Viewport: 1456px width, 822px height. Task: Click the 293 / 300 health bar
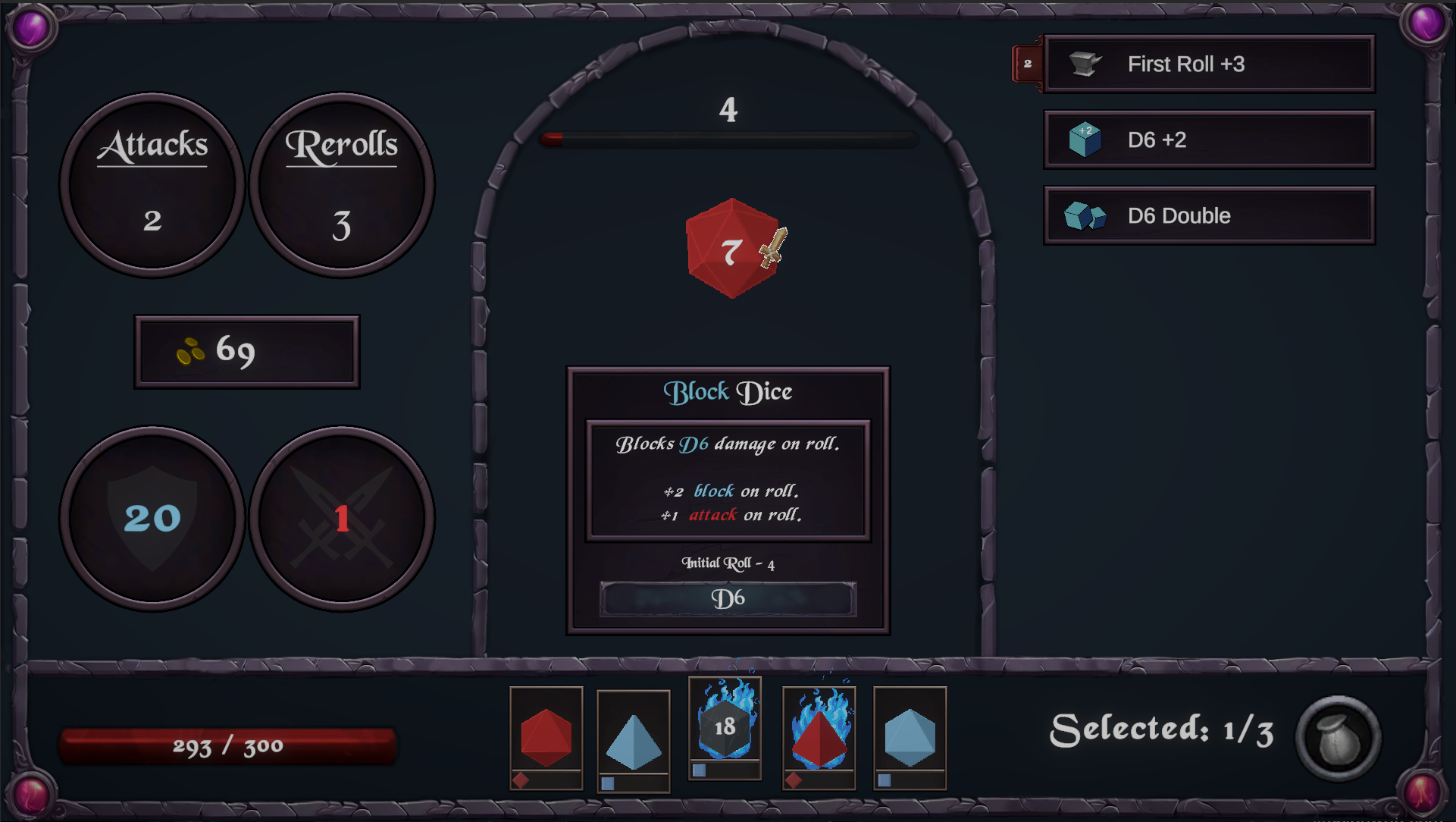coord(227,745)
